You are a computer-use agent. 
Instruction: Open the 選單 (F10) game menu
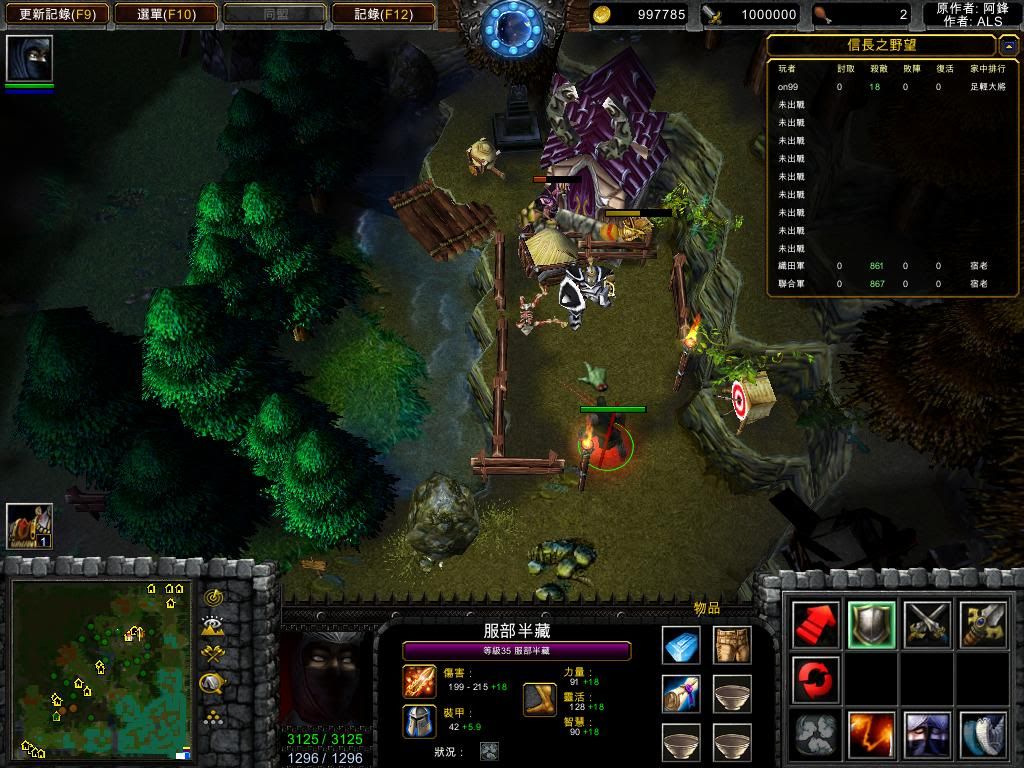coord(166,14)
